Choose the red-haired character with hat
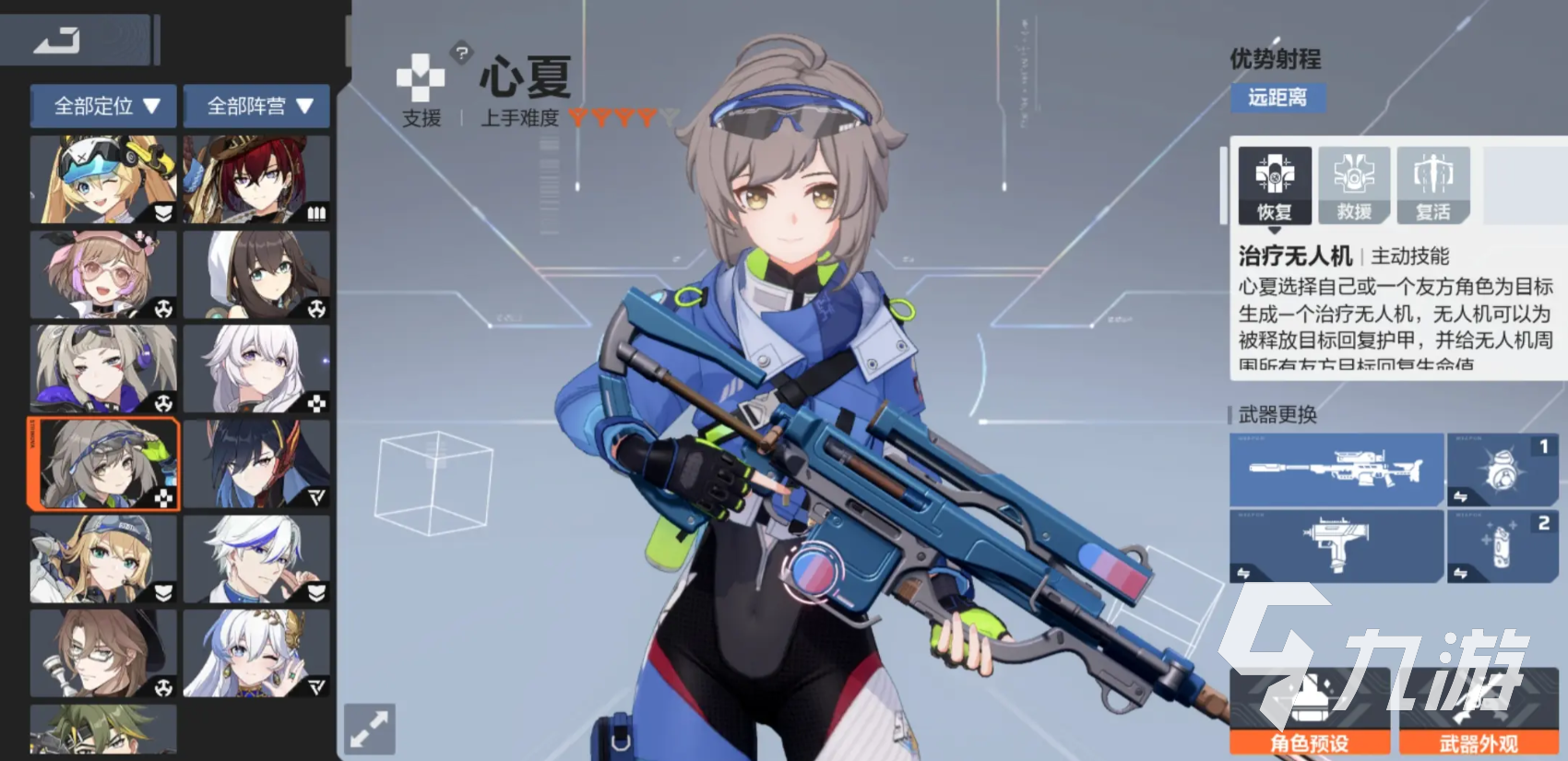The width and height of the screenshot is (1568, 761). [x=256, y=180]
